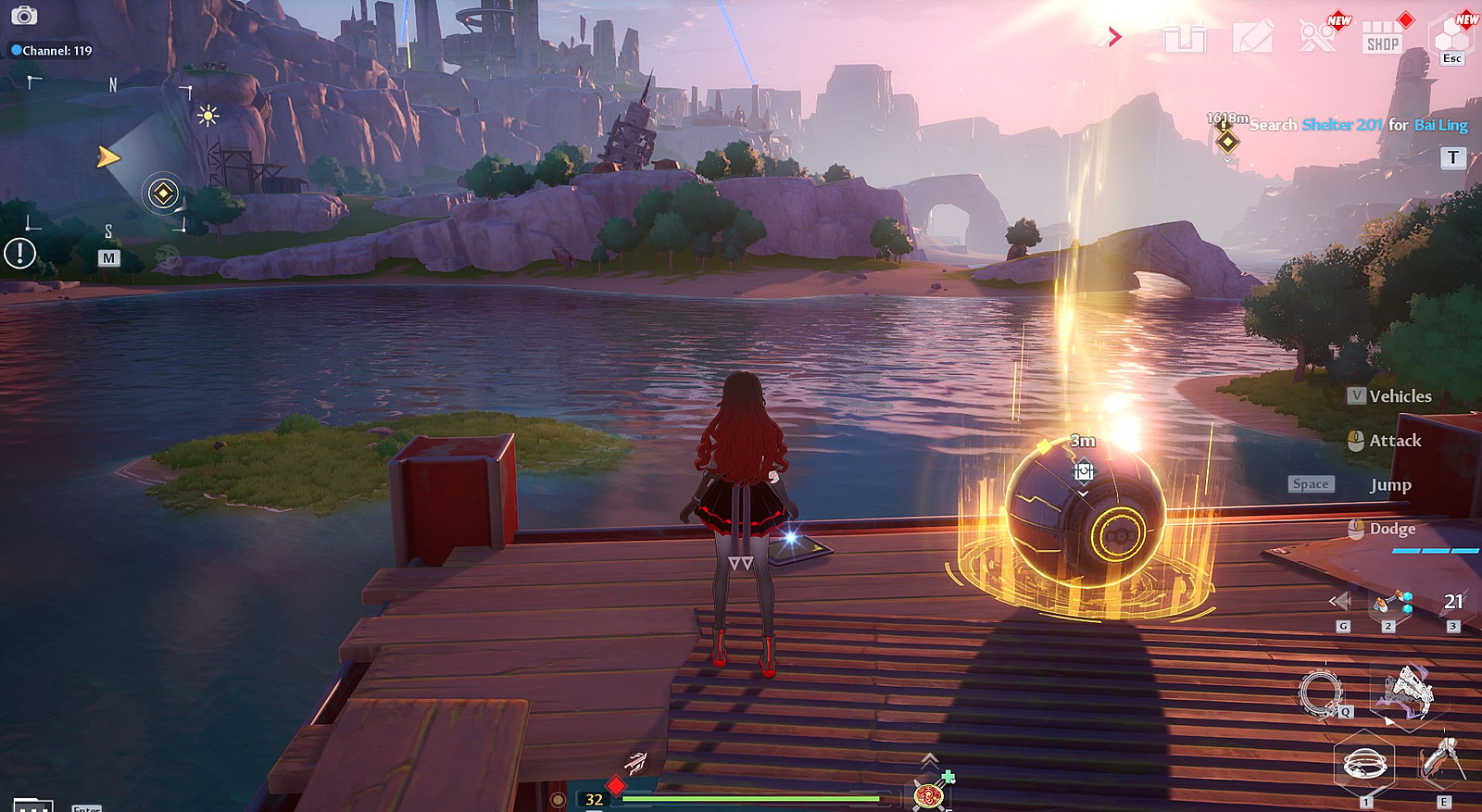This screenshot has width=1482, height=812.
Task: Select the quest marker on the minimap
Action: pos(163,194)
